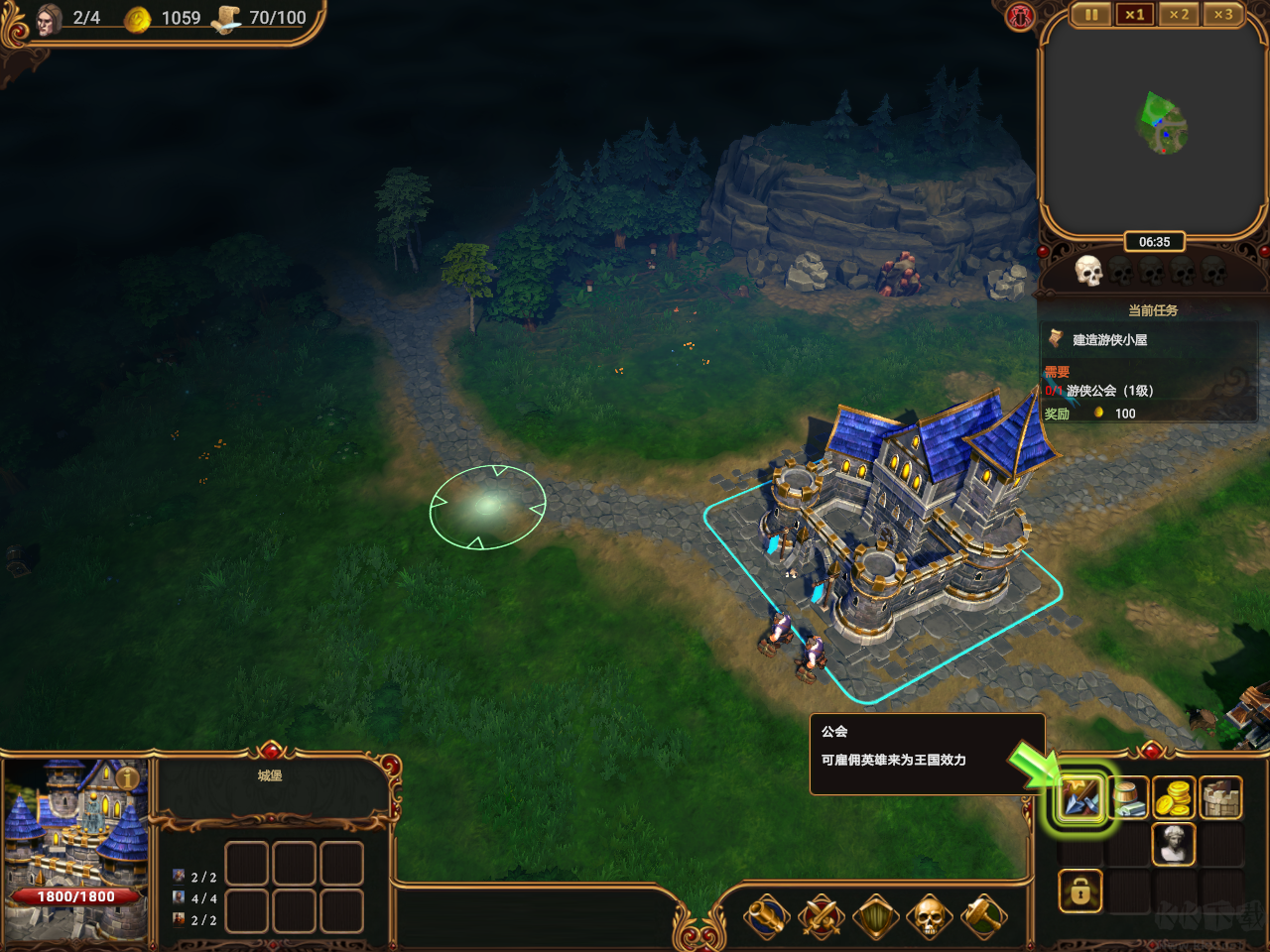Pause the game with the pause button
1270x952 pixels.
1091,15
